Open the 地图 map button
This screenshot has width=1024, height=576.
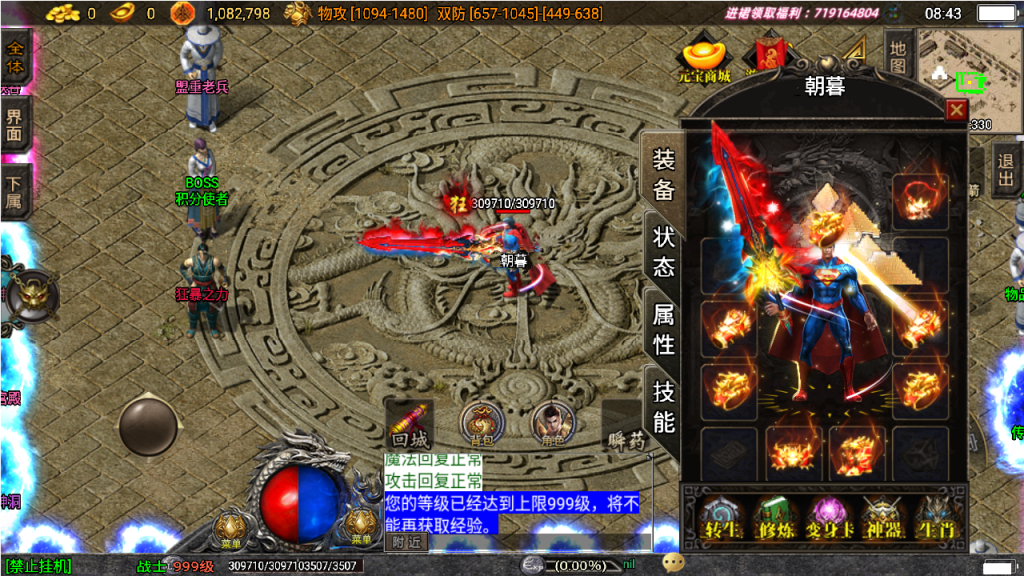pyautogui.click(x=898, y=56)
